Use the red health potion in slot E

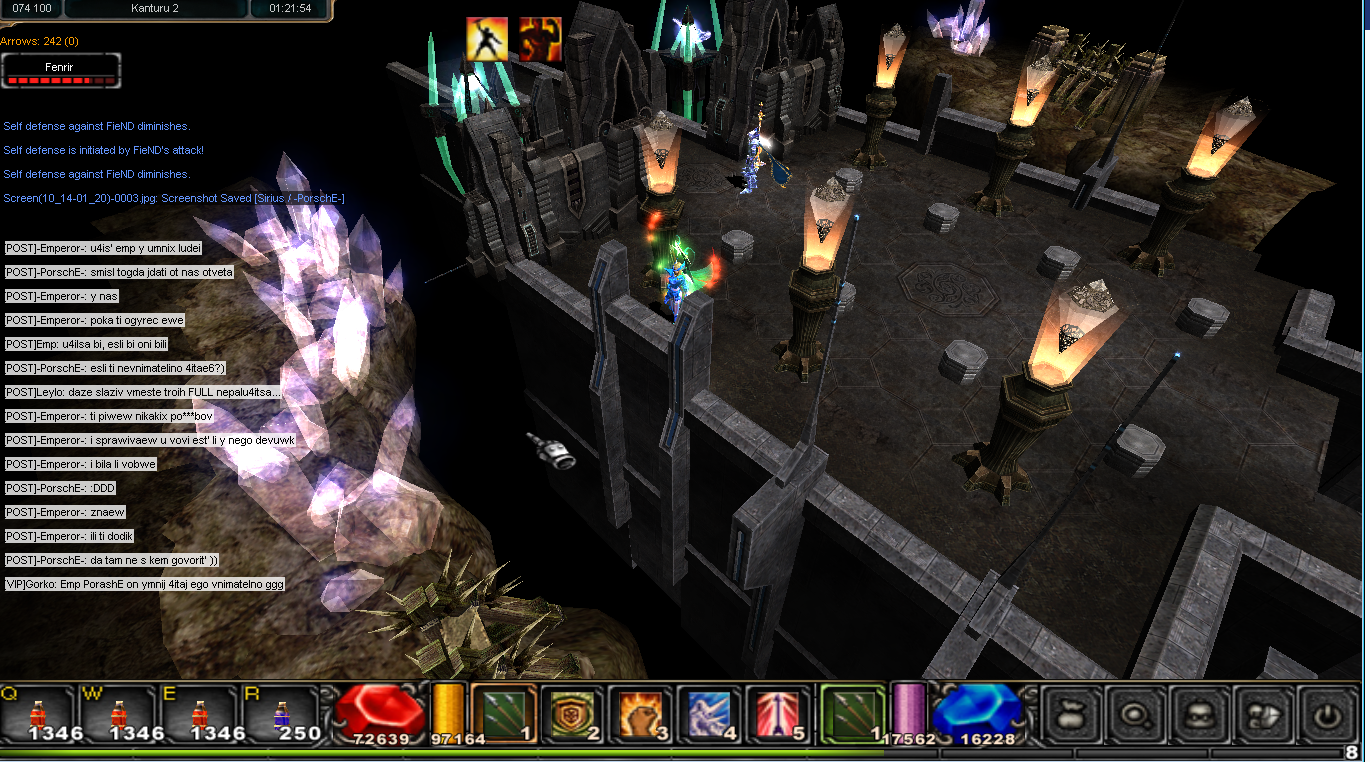coord(201,714)
